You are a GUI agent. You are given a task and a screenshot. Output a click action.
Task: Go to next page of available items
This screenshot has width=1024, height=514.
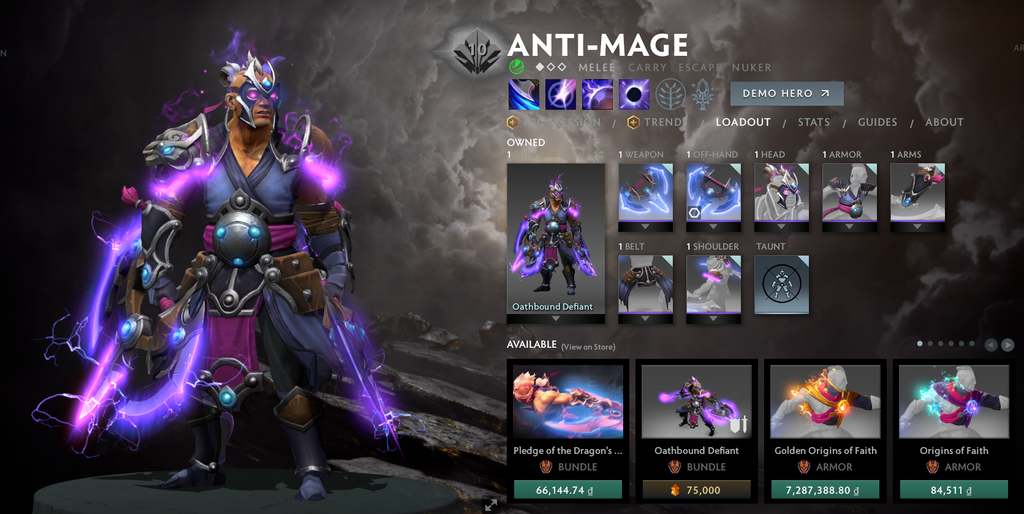pos(1007,345)
